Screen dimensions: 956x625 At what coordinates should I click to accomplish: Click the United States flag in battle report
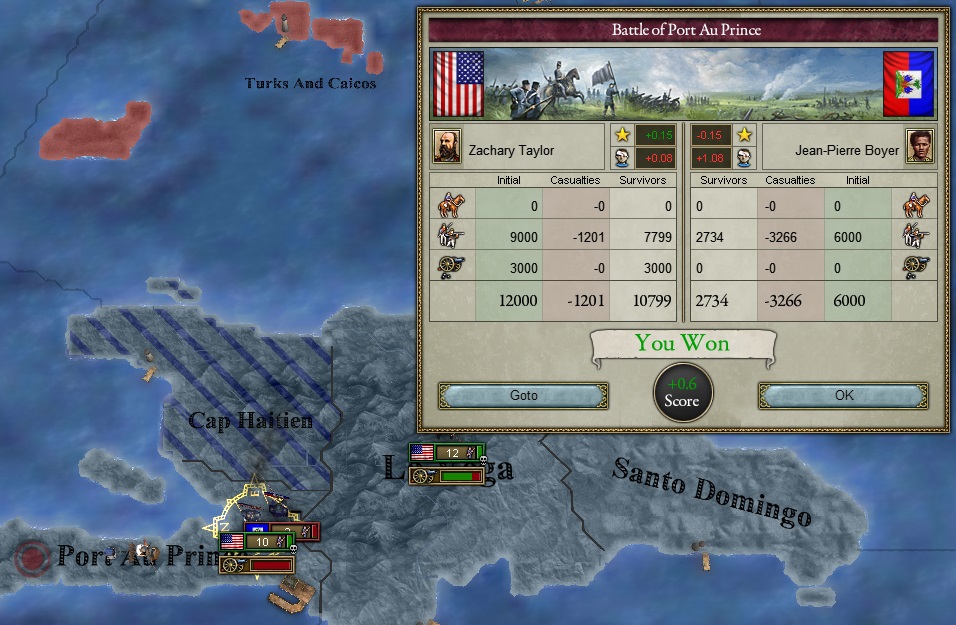tap(458, 84)
